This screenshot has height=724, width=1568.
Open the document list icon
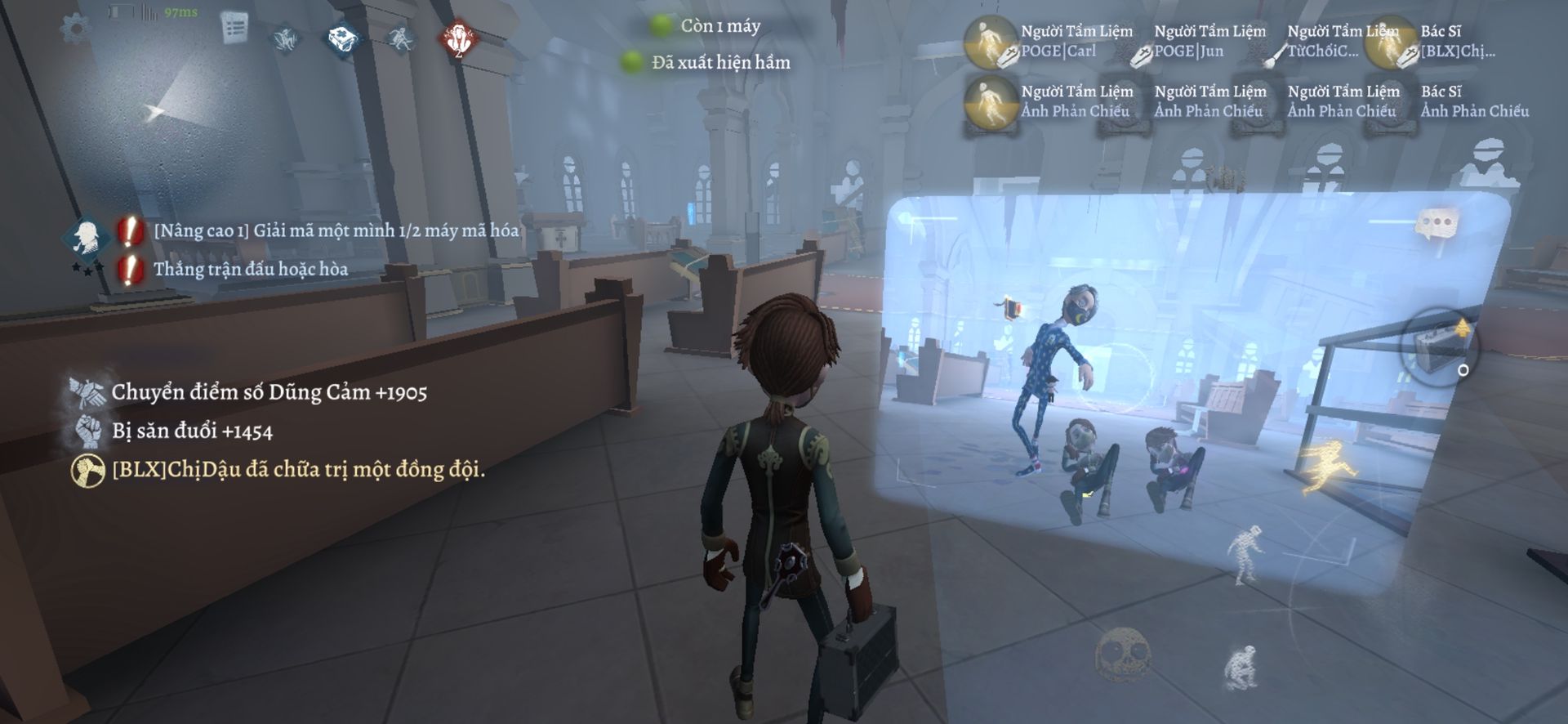[x=235, y=29]
